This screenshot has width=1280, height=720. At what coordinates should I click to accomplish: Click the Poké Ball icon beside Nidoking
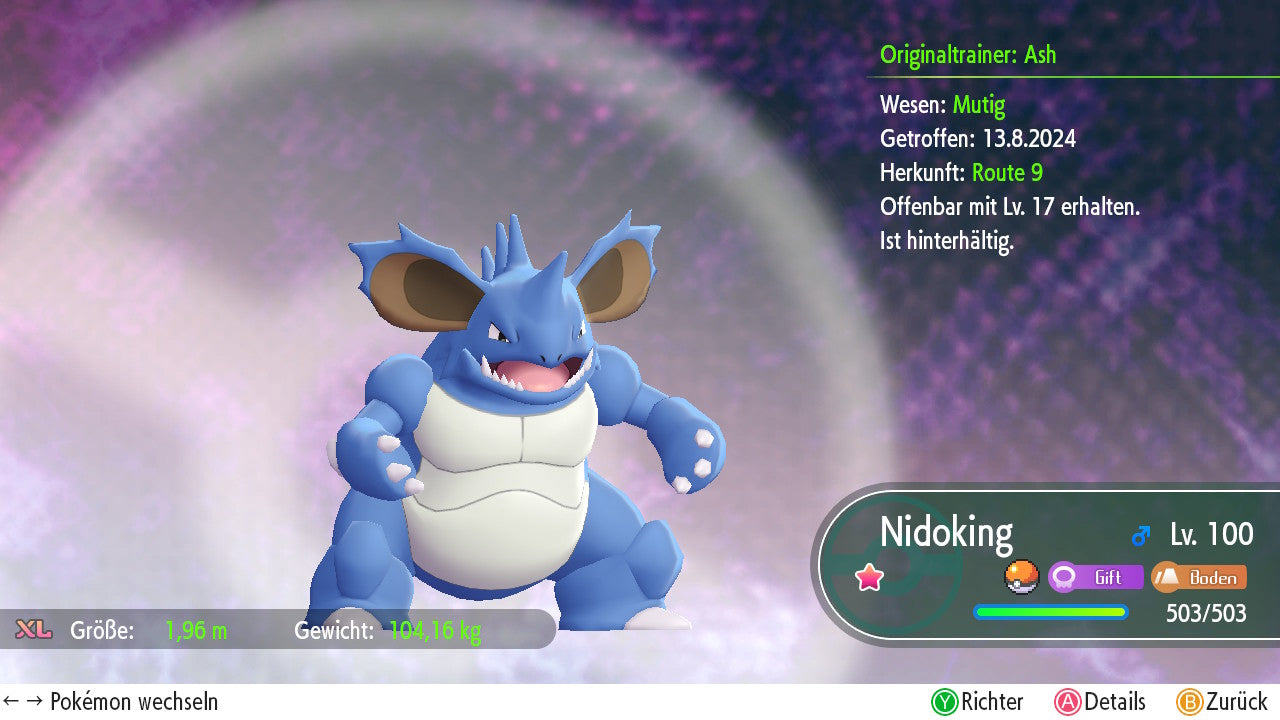coord(1020,577)
